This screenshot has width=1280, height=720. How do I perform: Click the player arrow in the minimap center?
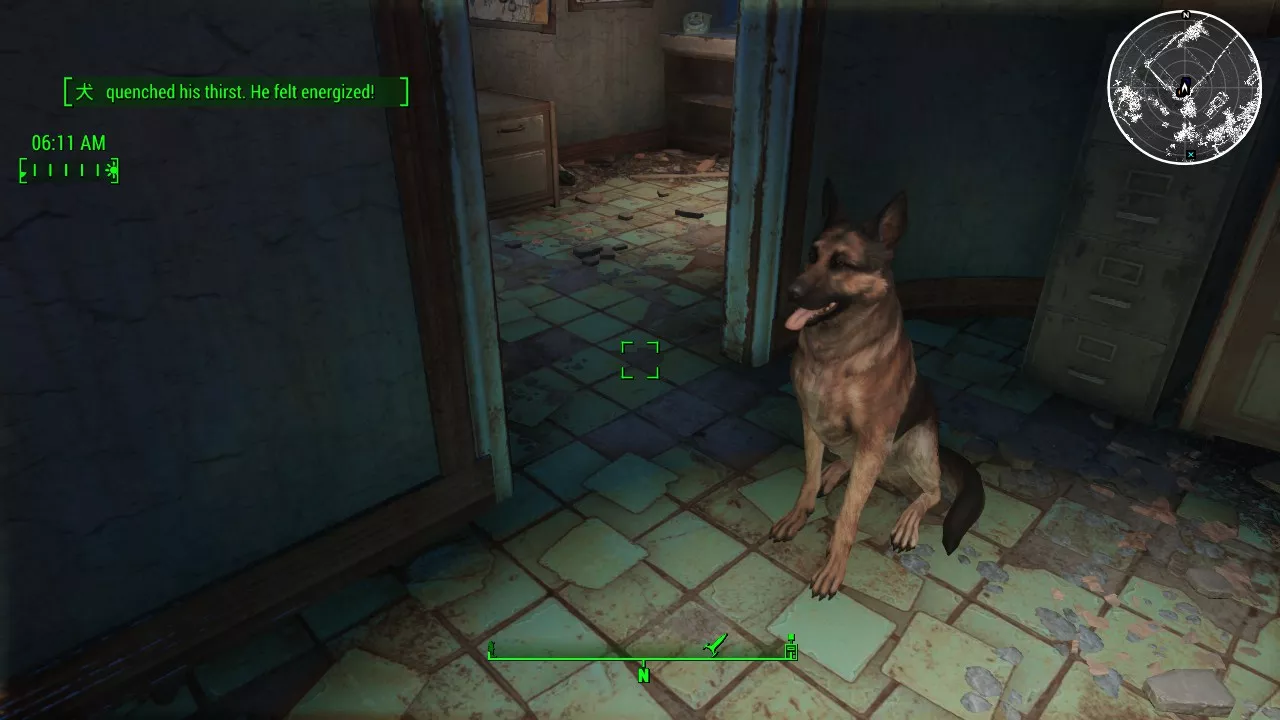[1184, 87]
